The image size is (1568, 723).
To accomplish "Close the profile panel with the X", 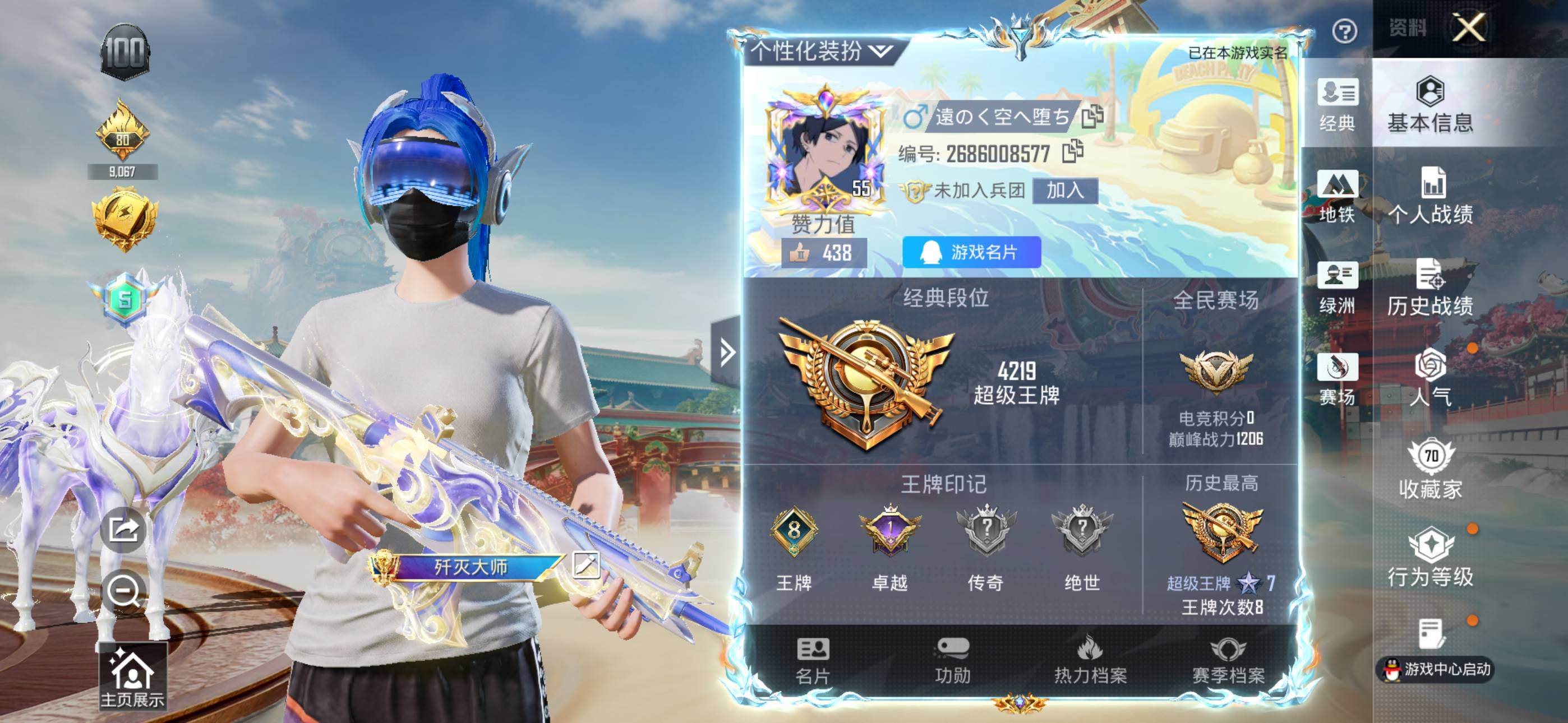I will click(x=1468, y=27).
